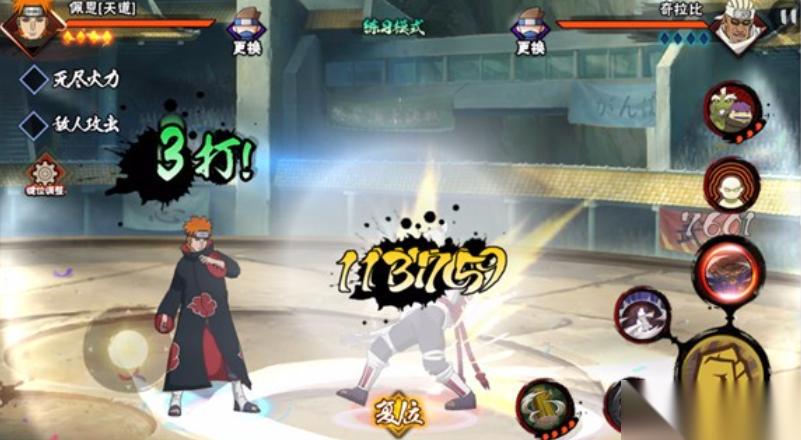Toggle the 无尽火力 checkbox
801x440 pixels.
tap(35, 79)
